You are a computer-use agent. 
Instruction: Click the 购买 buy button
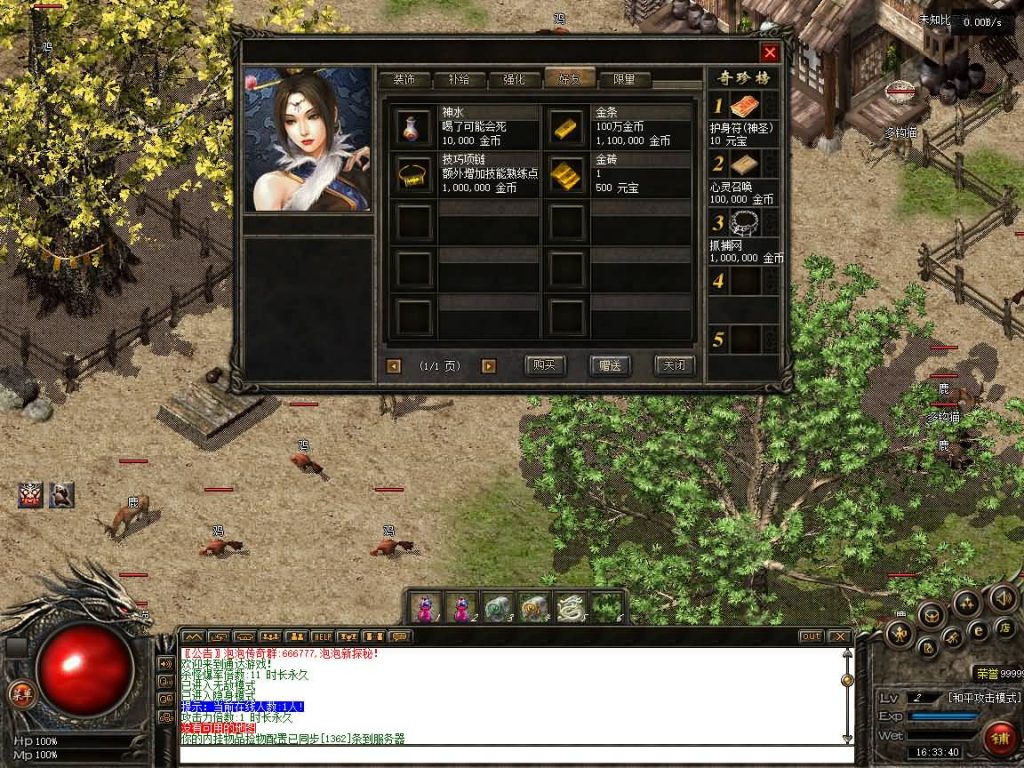click(544, 366)
